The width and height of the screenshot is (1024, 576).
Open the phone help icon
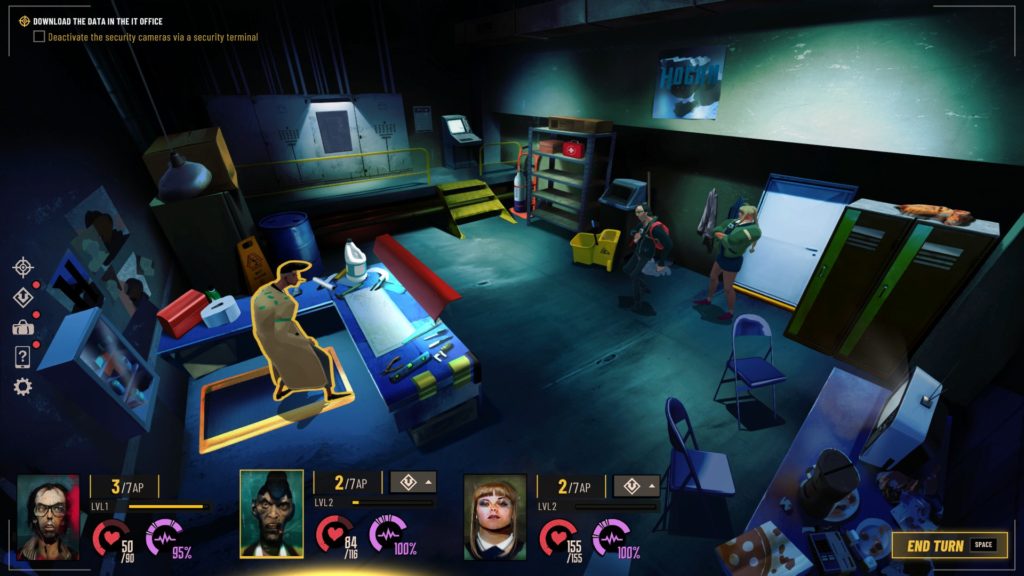(23, 357)
